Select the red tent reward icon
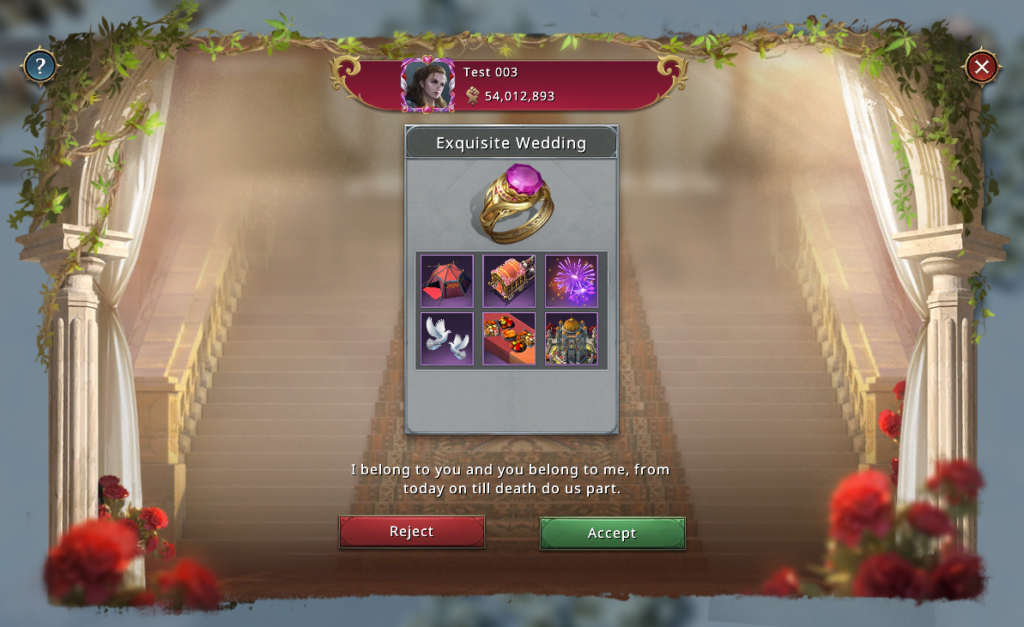The width and height of the screenshot is (1024, 627). coord(447,280)
